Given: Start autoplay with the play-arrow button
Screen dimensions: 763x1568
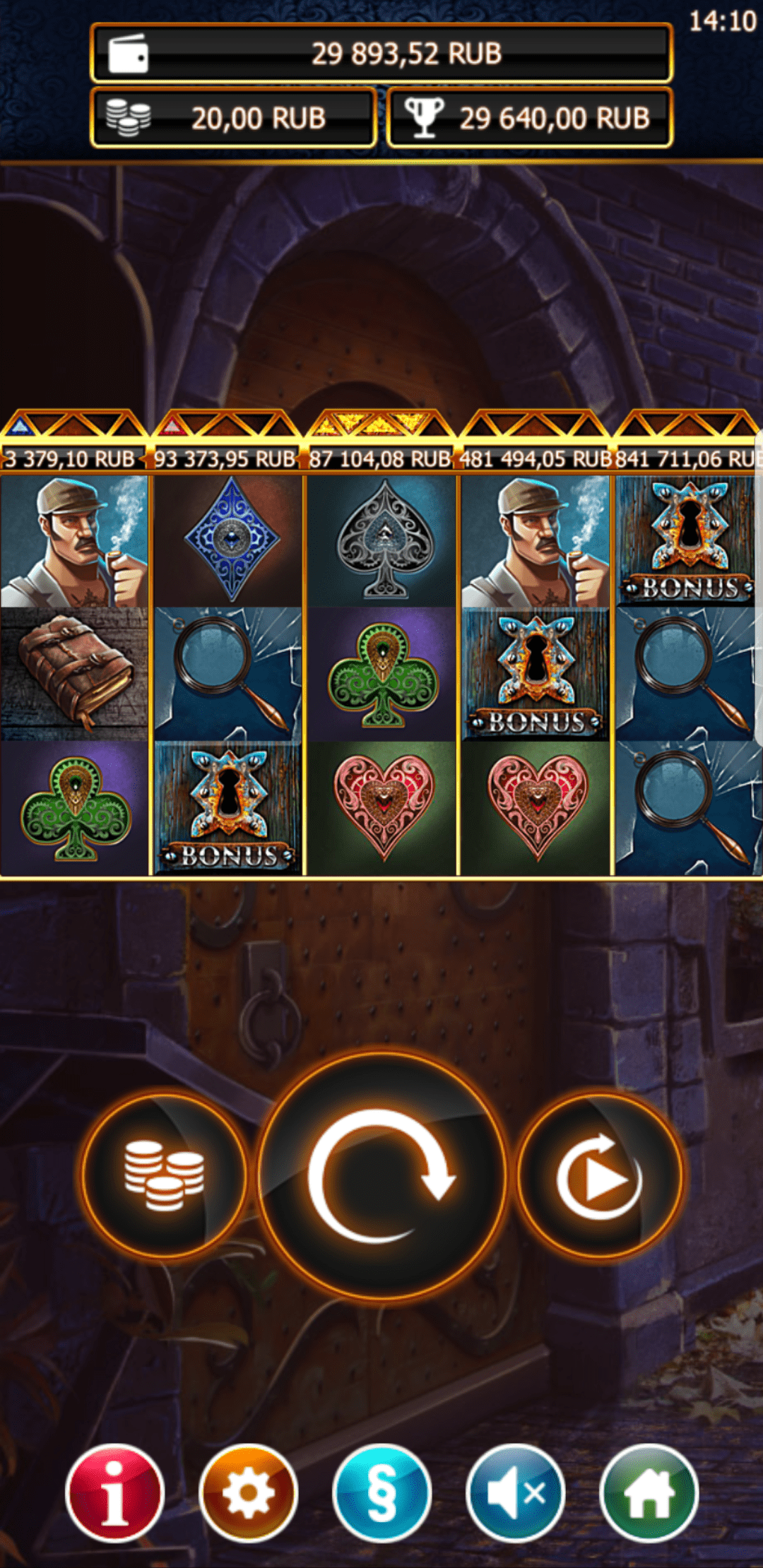Looking at the screenshot, I should [x=600, y=1175].
